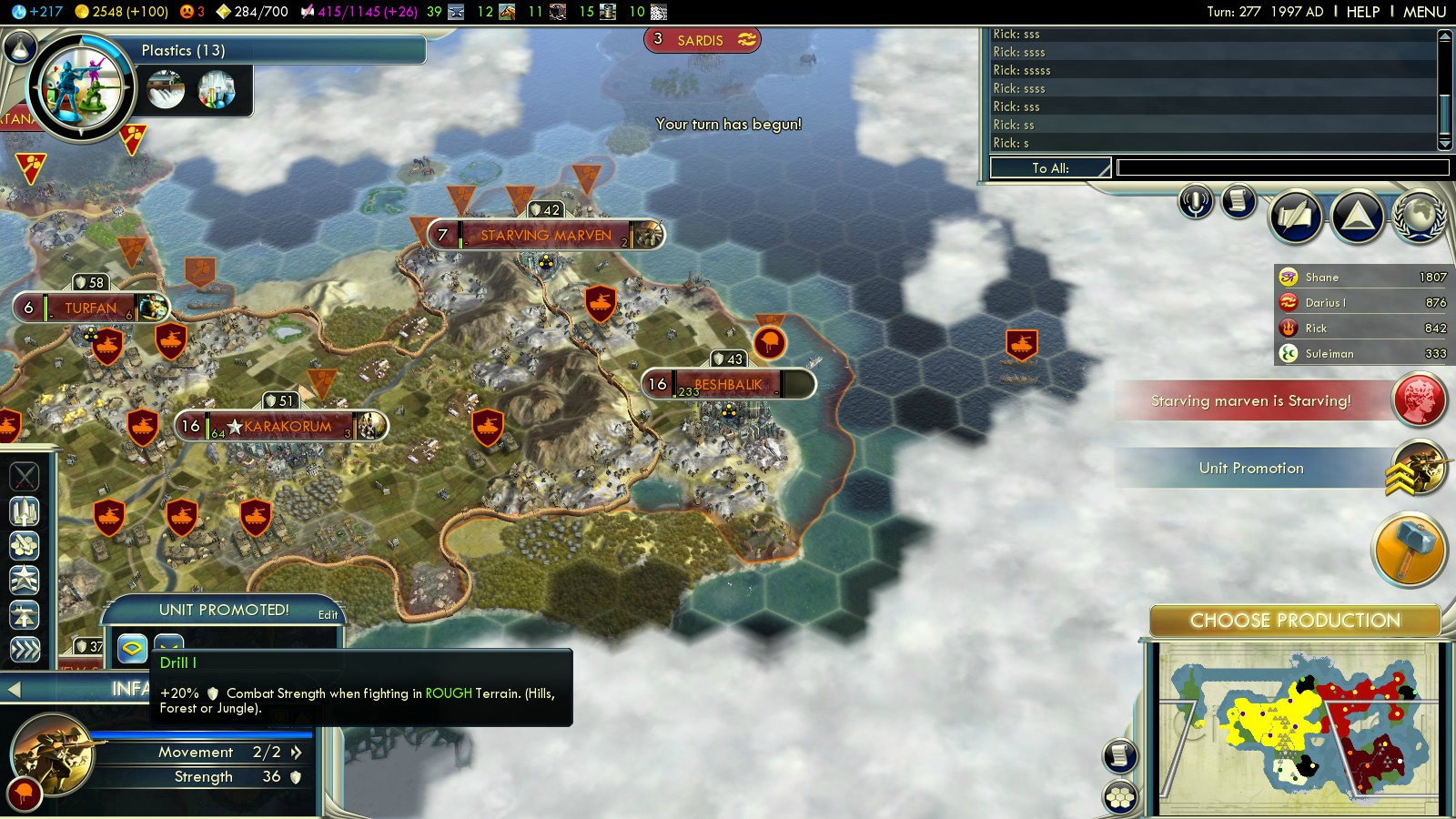Click the CHOOSE PRODUCTION button
Viewport: 1456px width, 819px height.
pyautogui.click(x=1294, y=621)
